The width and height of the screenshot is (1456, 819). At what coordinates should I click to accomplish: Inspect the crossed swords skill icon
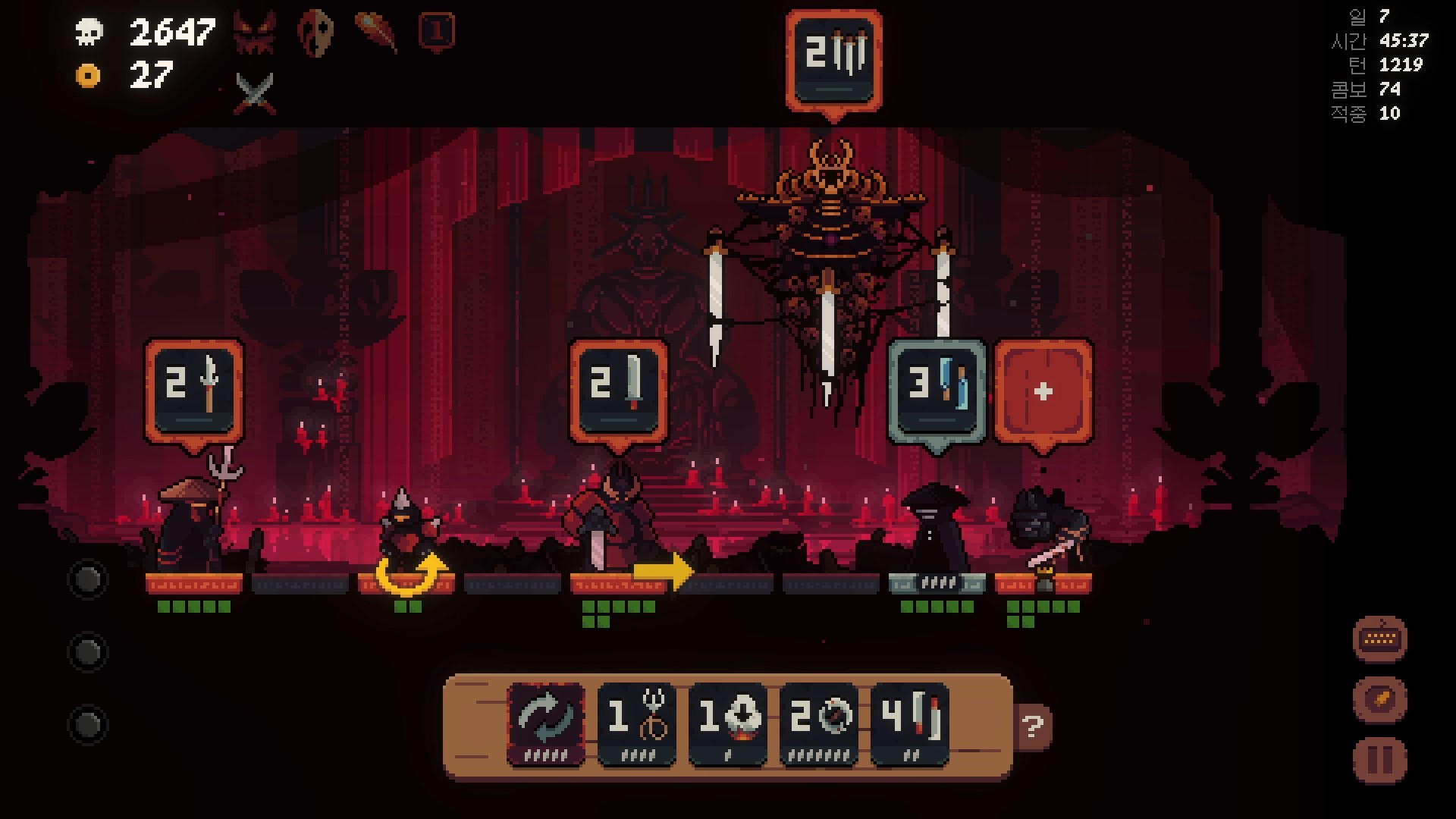pos(255,93)
